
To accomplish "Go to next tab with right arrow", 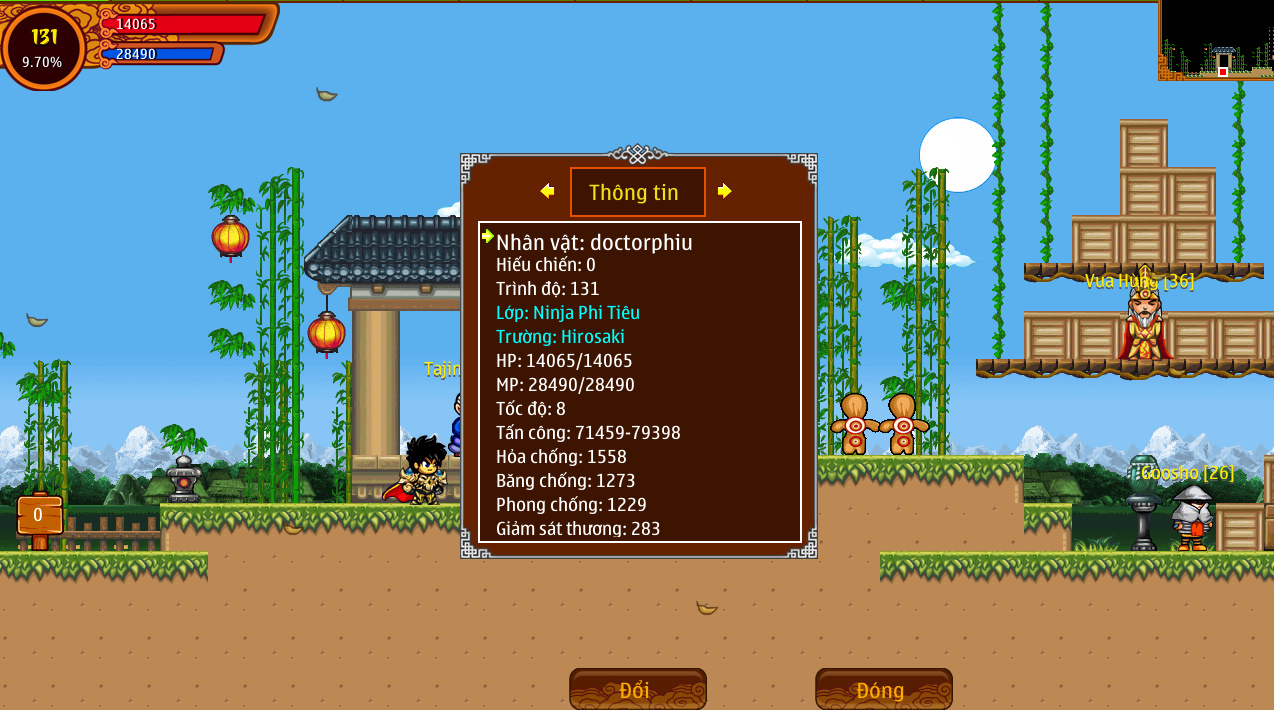I will 725,191.
